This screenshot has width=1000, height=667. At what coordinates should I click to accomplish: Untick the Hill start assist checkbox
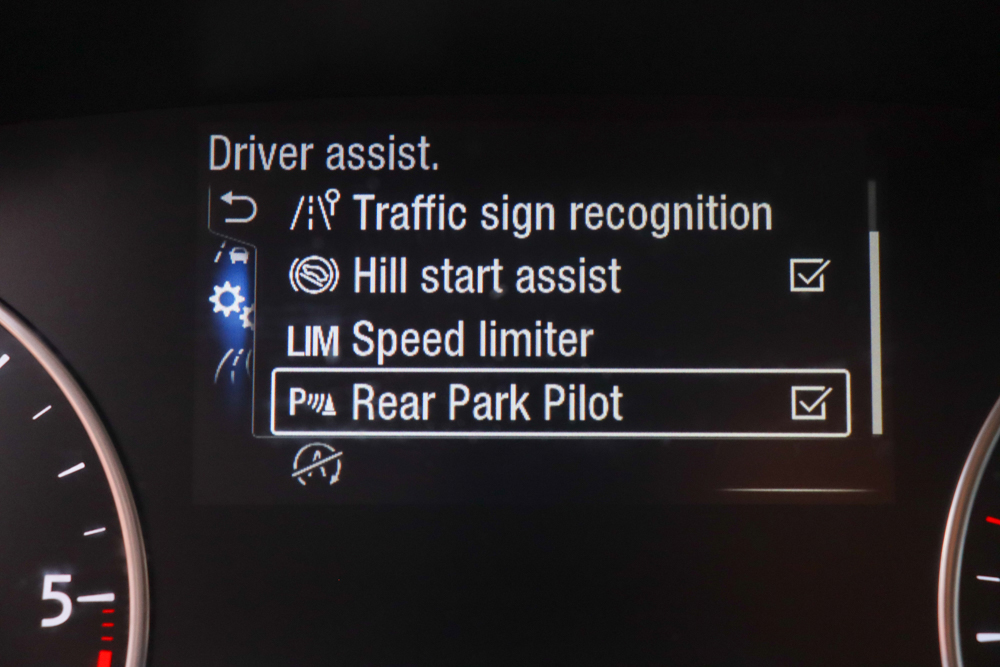pyautogui.click(x=808, y=275)
